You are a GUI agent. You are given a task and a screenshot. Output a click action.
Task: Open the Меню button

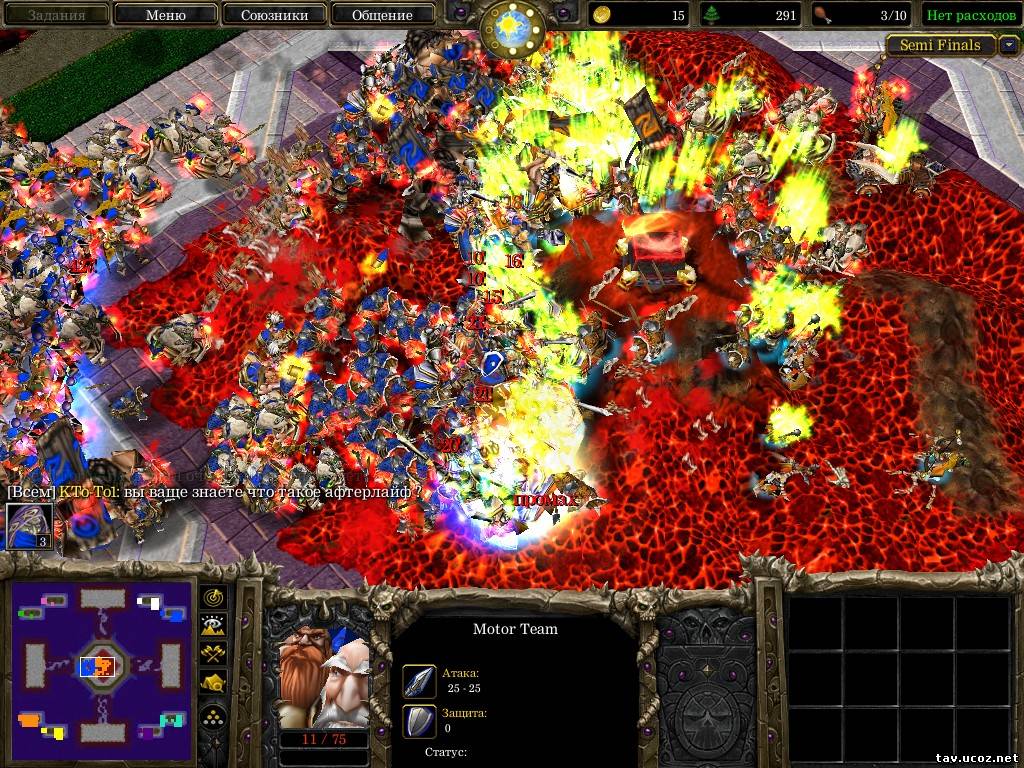[165, 15]
